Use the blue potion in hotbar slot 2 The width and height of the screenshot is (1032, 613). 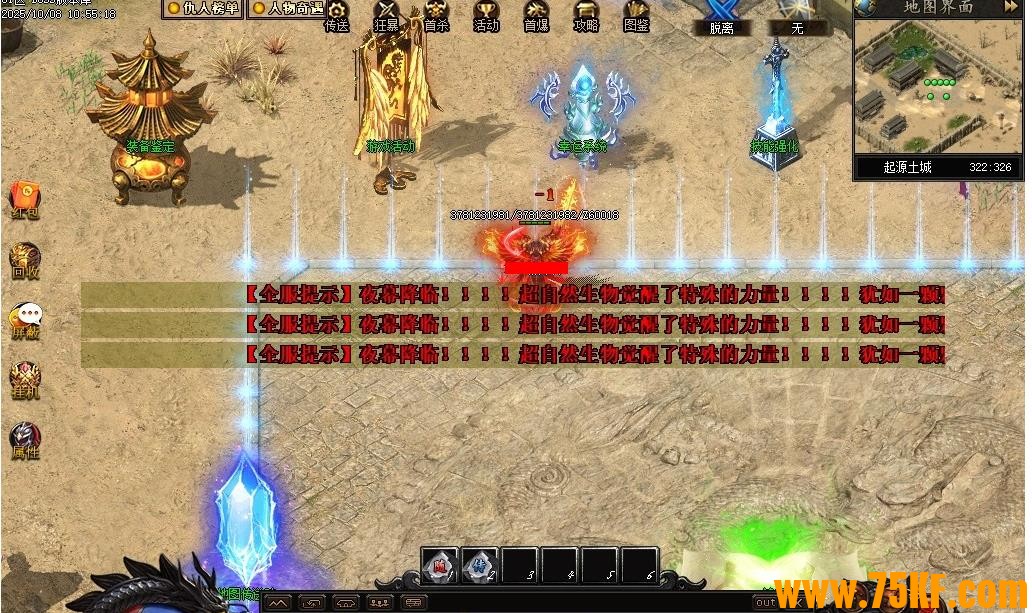coord(480,565)
